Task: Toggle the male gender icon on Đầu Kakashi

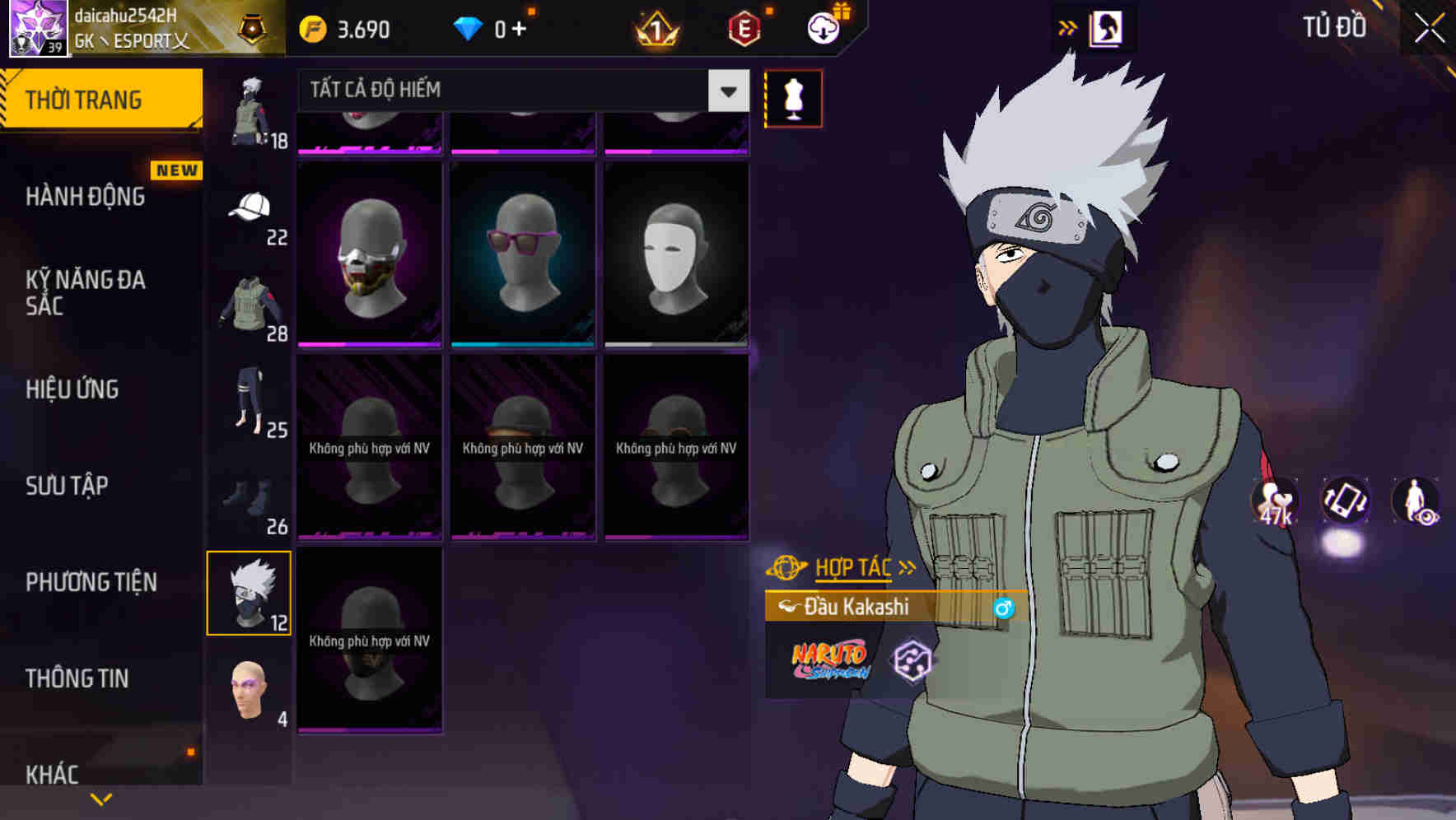Action: tap(1006, 608)
